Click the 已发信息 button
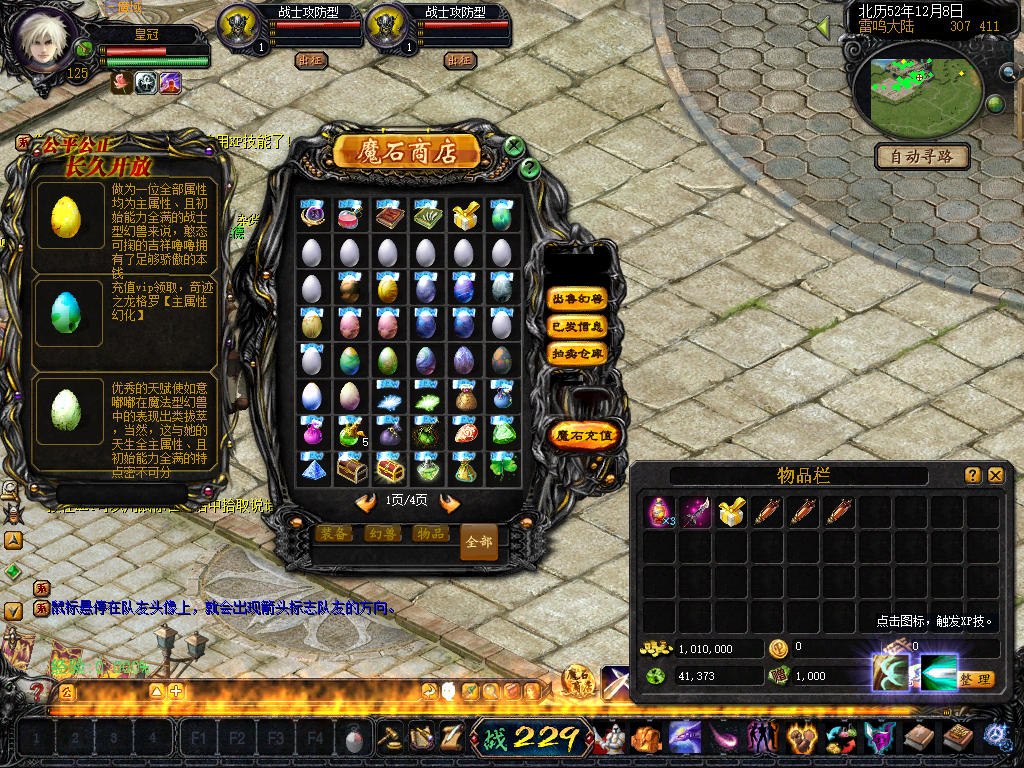 coord(578,326)
